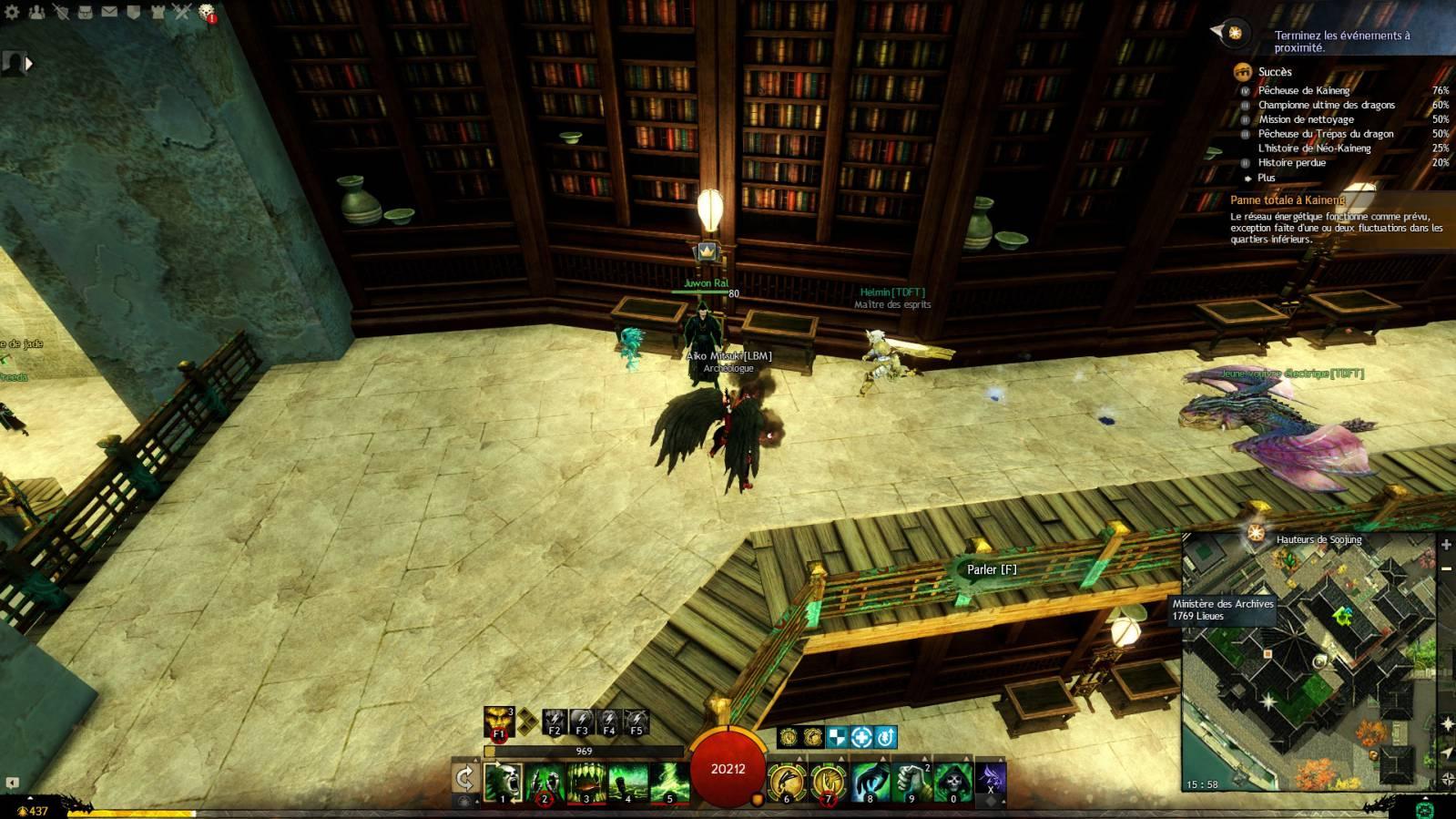Use the hooded skull elite skill
This screenshot has width=1456, height=819.
click(952, 783)
